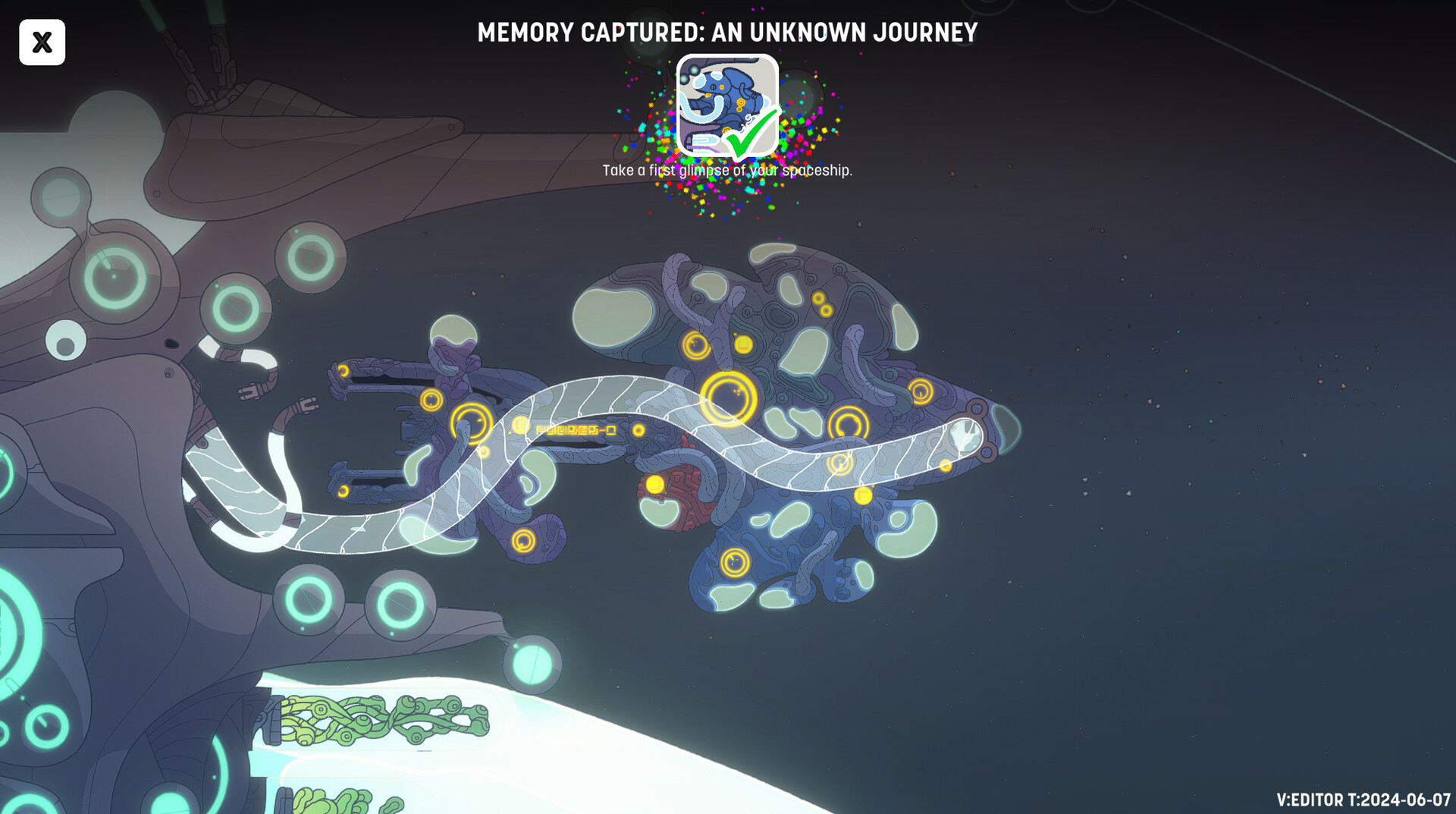Click the MEMORY CAPTURED title text
Screen dimensions: 1456x814
[728, 33]
